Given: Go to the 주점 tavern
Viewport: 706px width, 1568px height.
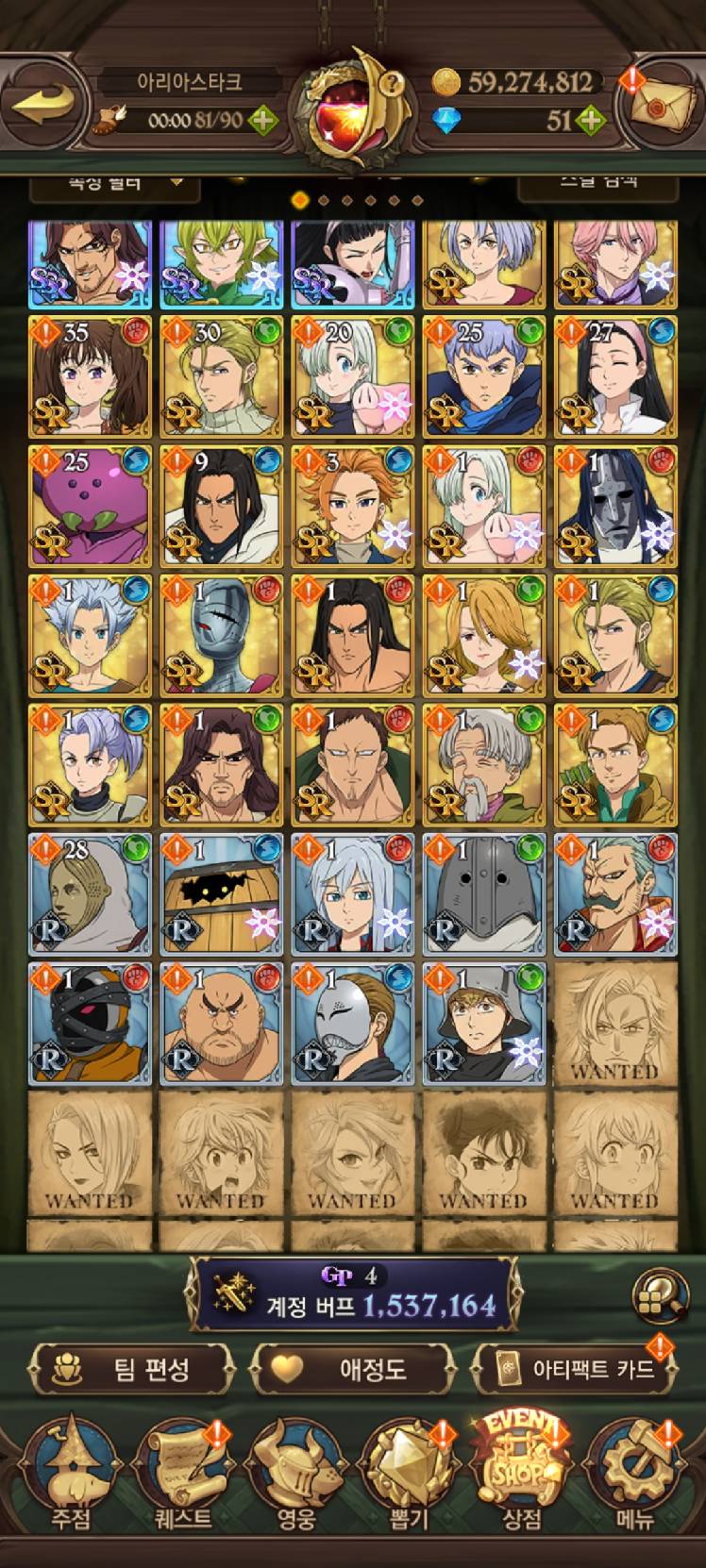Looking at the screenshot, I should (71, 1476).
